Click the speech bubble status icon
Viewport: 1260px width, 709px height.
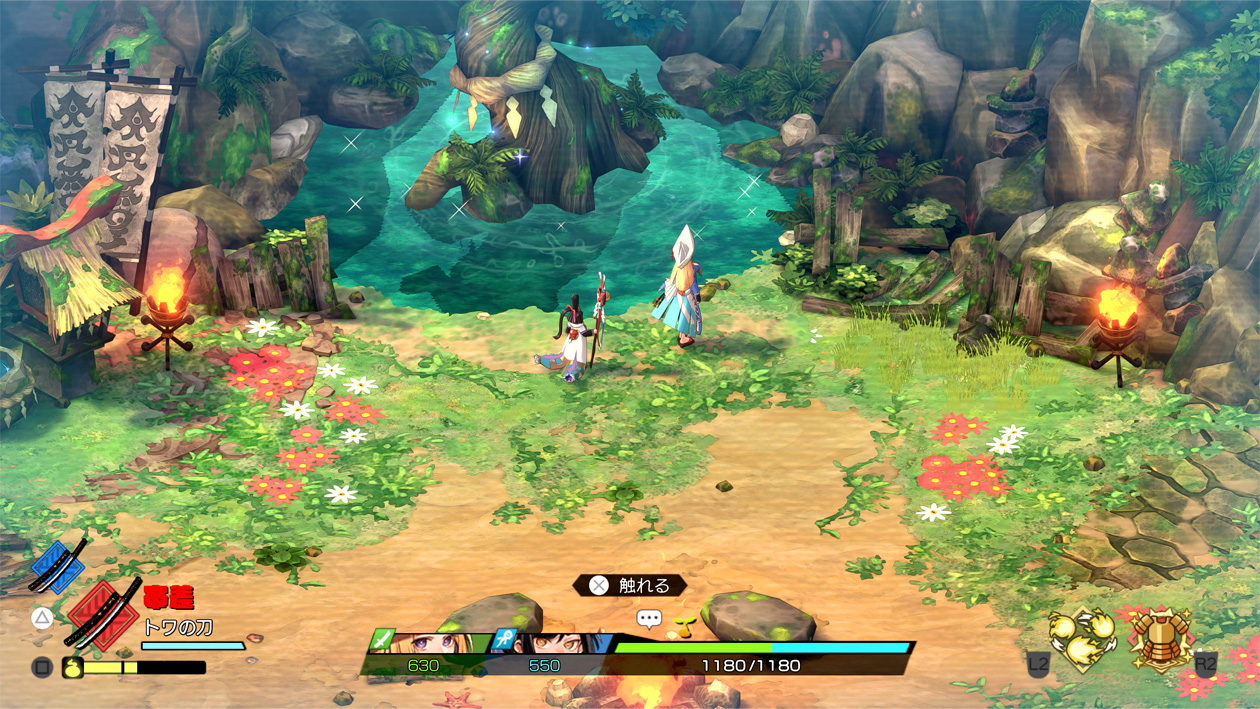coord(649,619)
